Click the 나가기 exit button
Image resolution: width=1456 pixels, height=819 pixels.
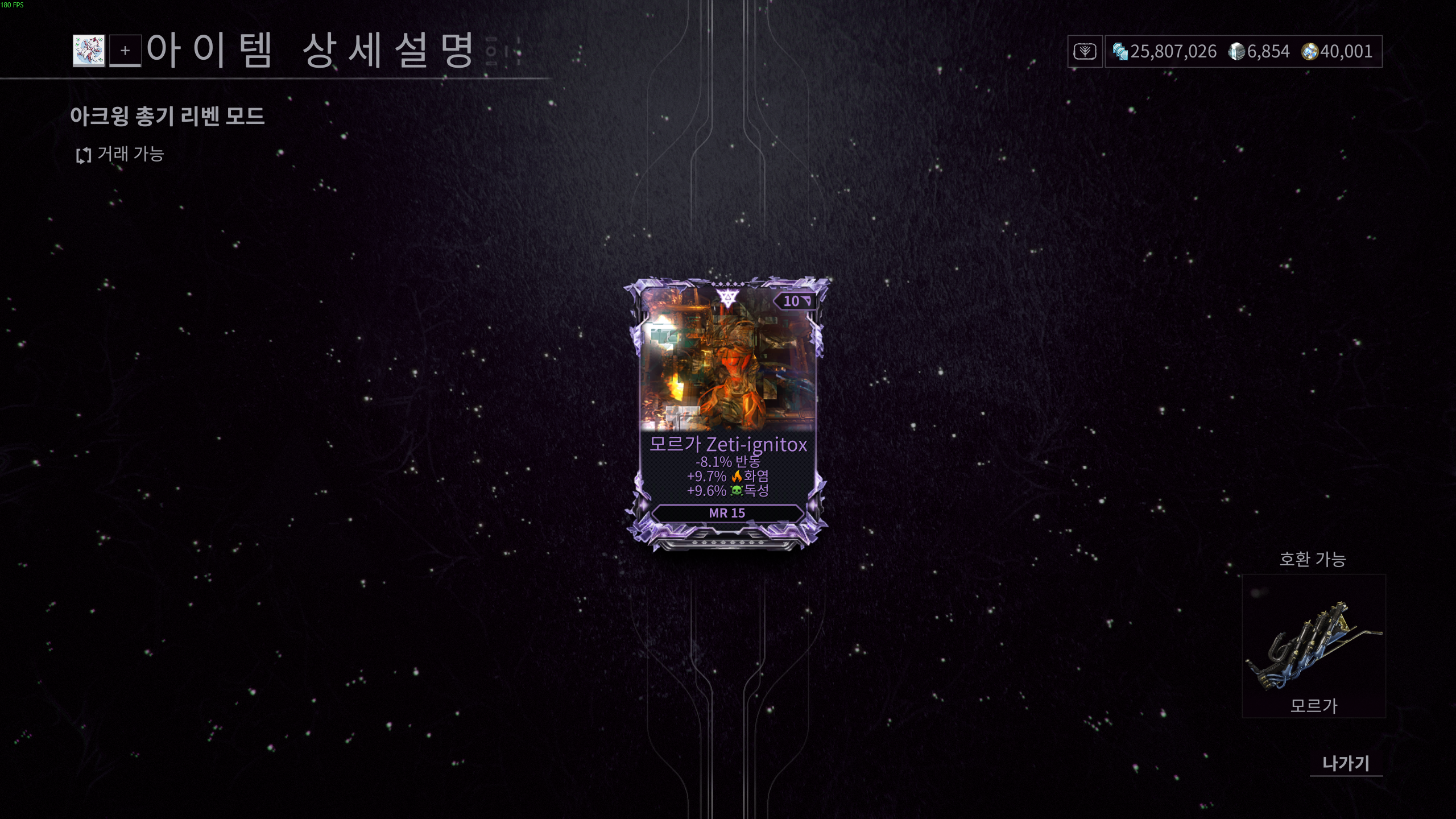click(x=1346, y=763)
